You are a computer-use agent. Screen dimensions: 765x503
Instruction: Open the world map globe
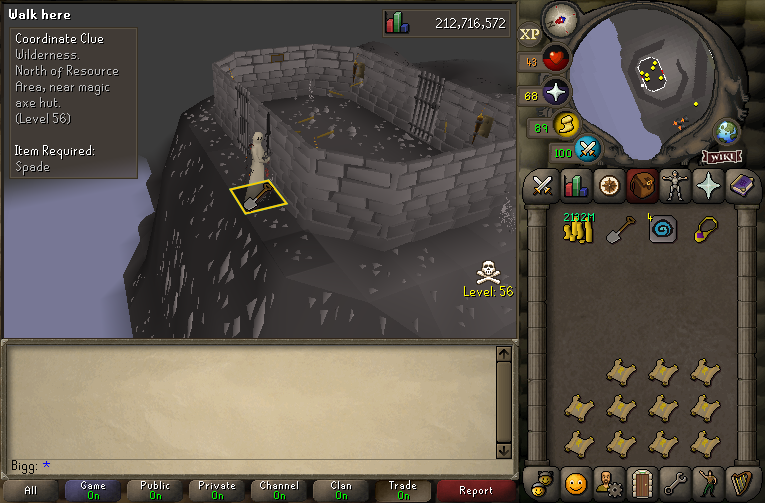727,133
